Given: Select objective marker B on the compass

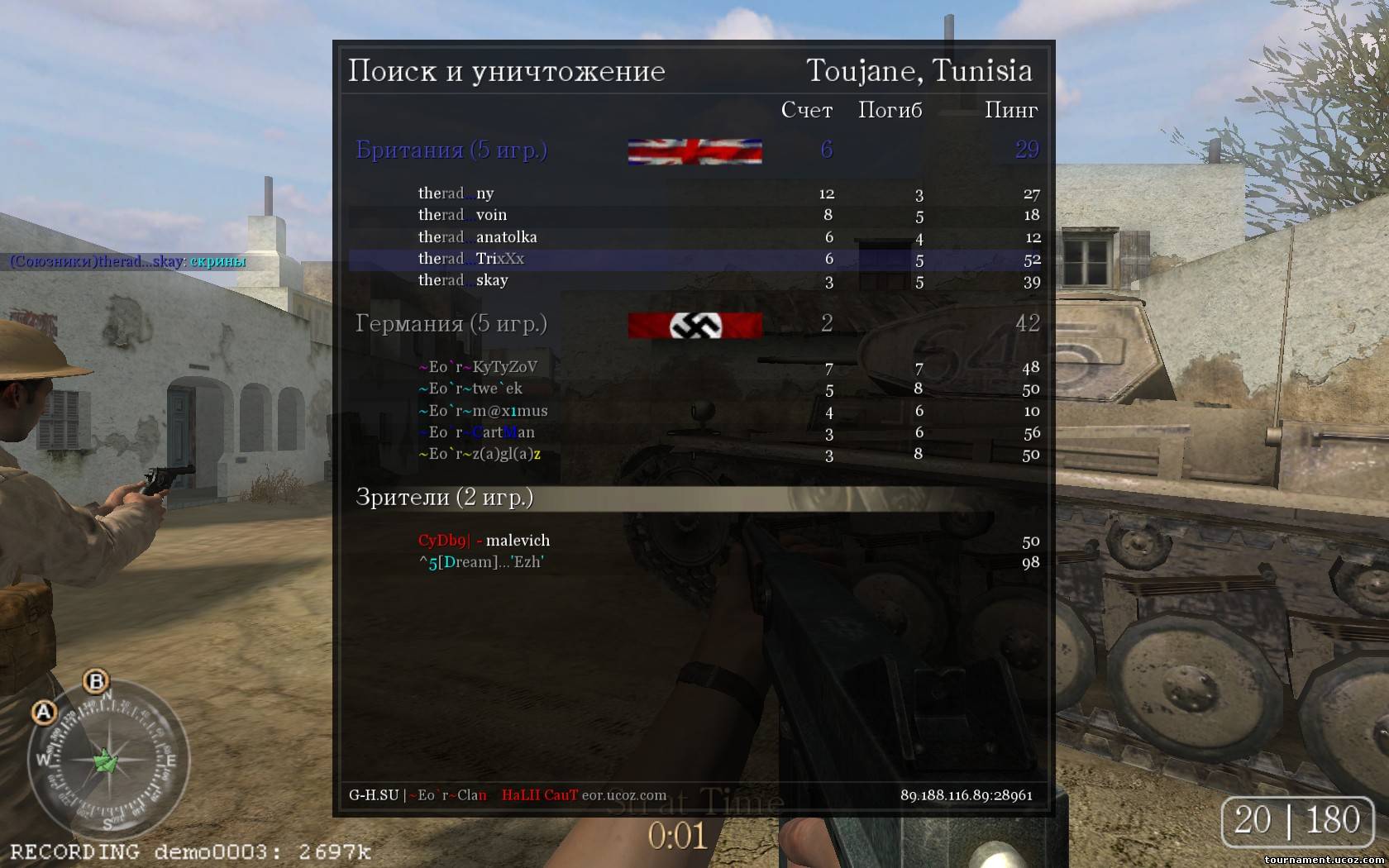Looking at the screenshot, I should pos(97,681).
